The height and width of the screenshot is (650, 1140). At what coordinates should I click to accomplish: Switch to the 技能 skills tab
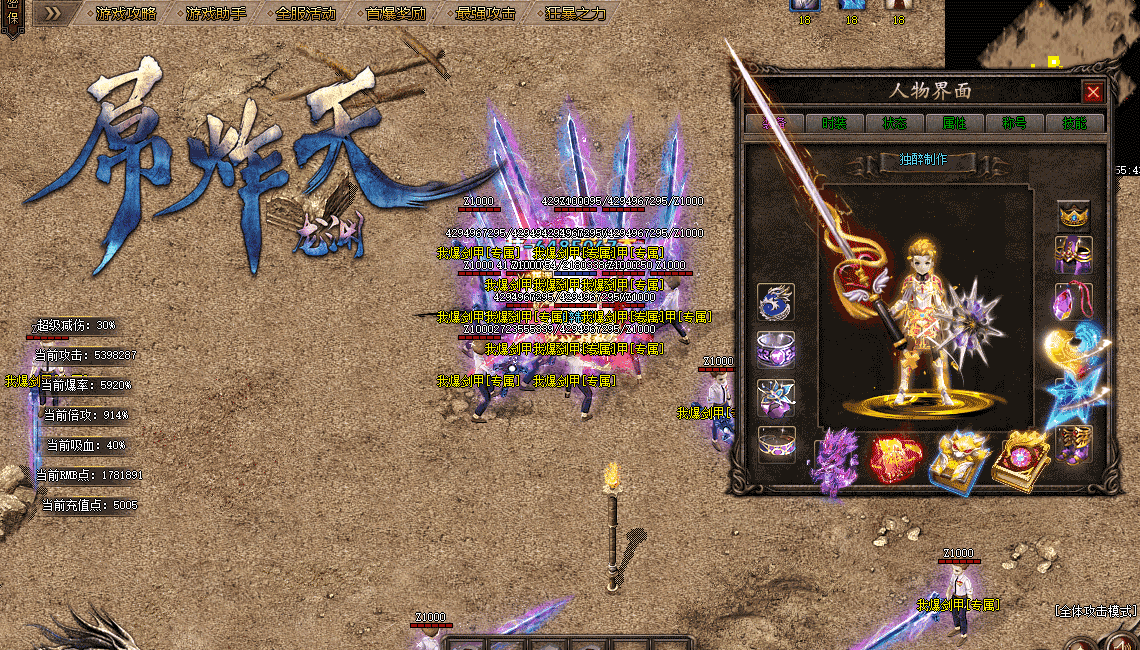click(1074, 123)
